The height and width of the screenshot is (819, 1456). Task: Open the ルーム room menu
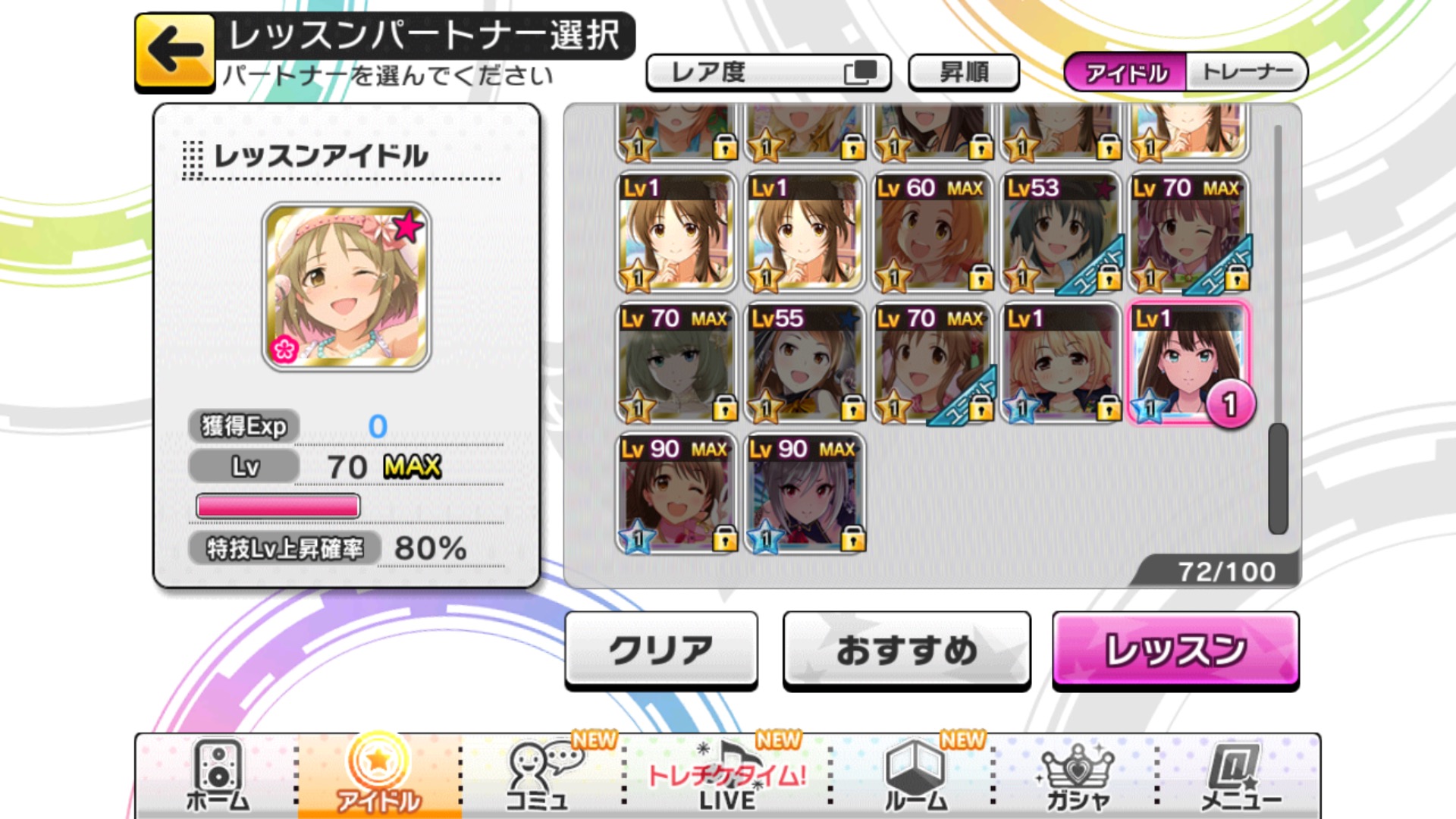click(x=915, y=776)
